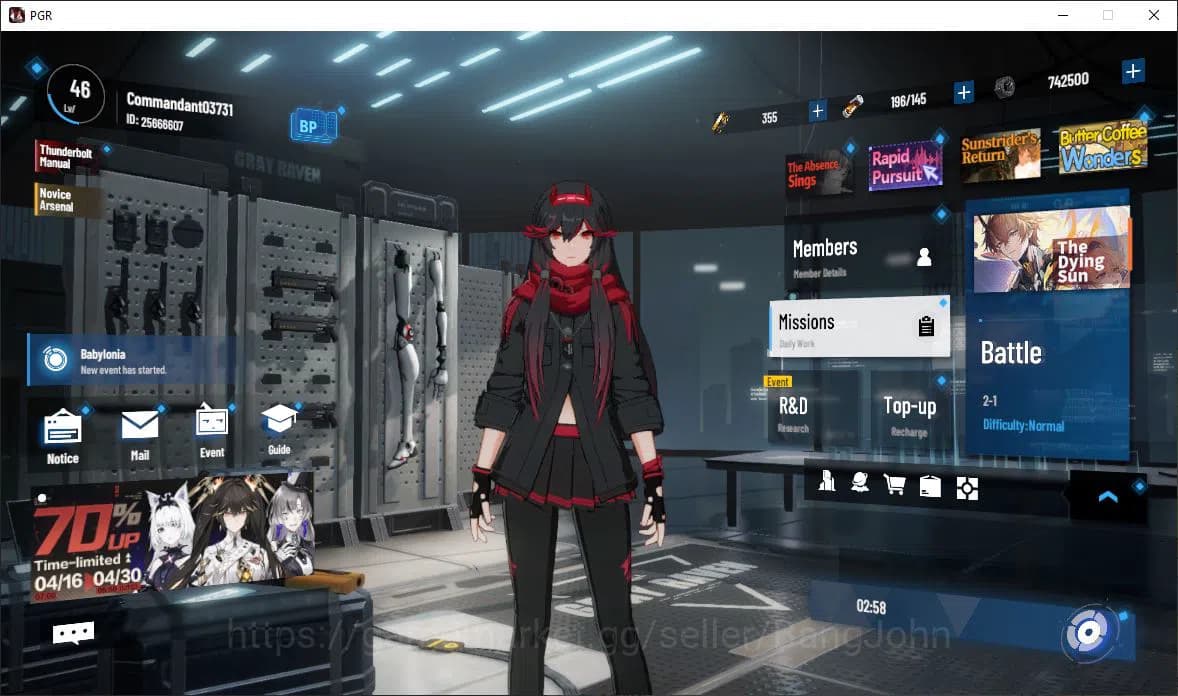Open the Rapid Pursuit event

(x=904, y=165)
